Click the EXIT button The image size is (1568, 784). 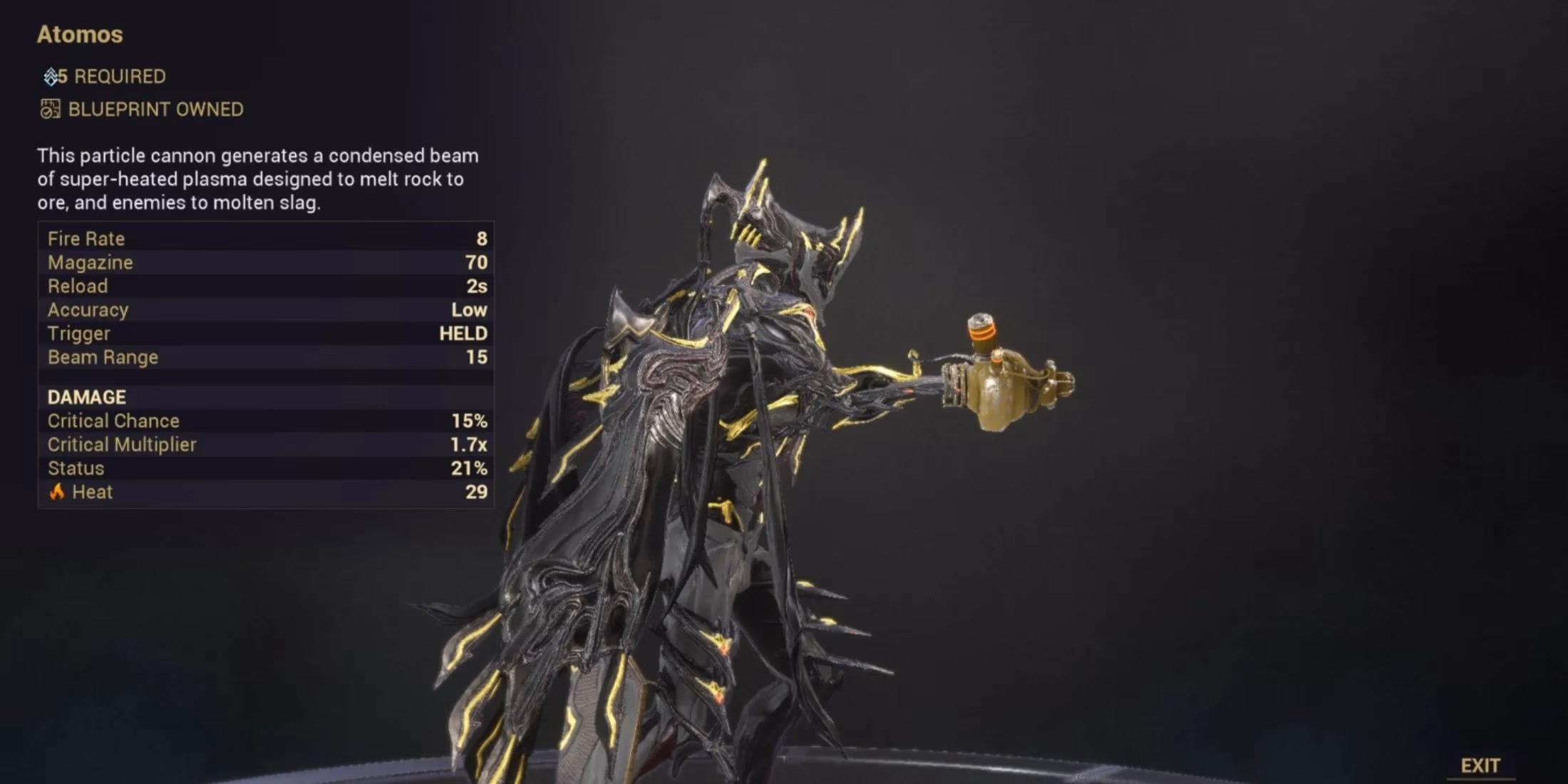coord(1479,764)
